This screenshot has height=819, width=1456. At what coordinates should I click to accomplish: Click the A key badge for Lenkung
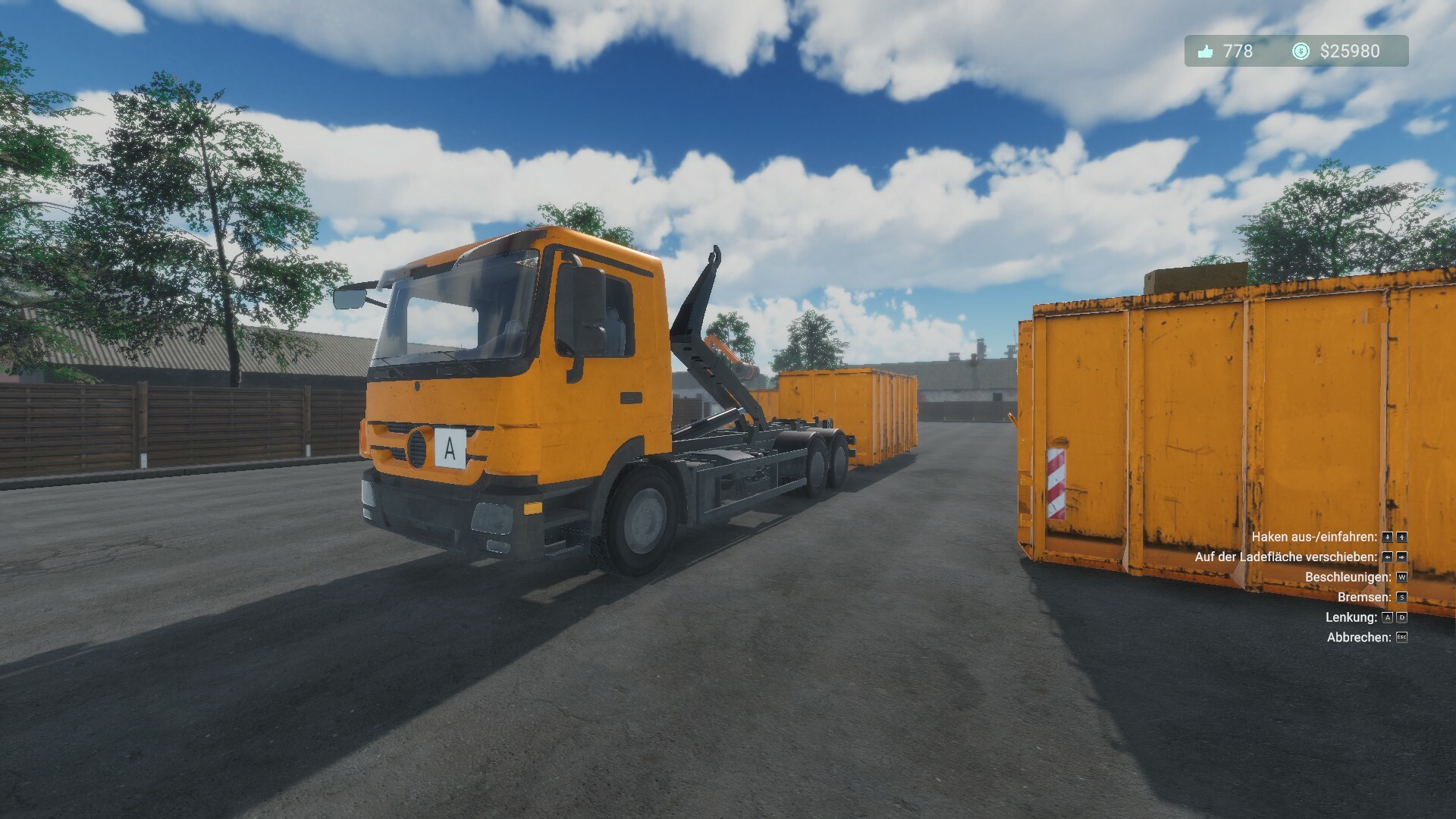tap(1387, 618)
